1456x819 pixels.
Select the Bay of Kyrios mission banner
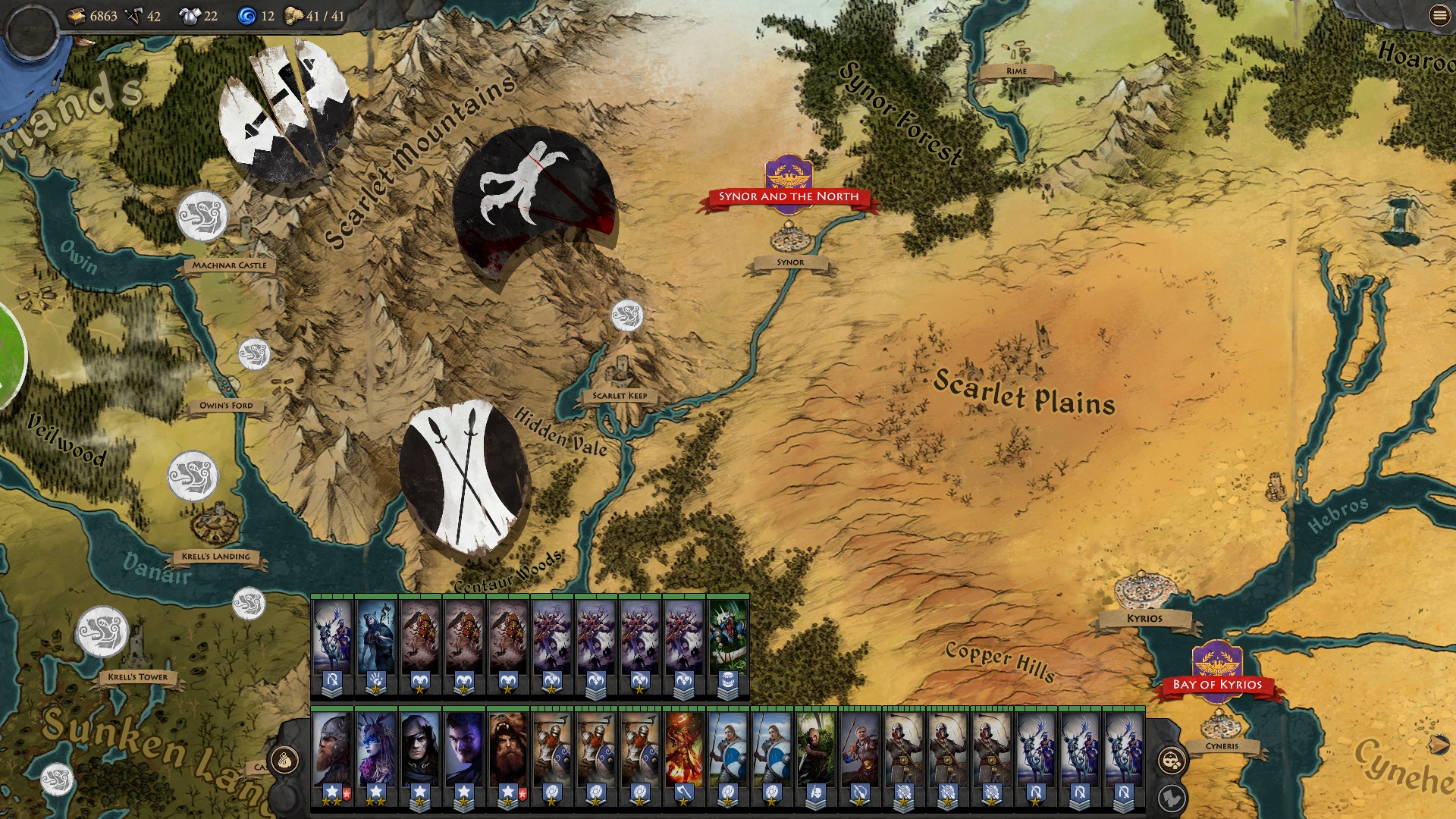tap(1217, 684)
